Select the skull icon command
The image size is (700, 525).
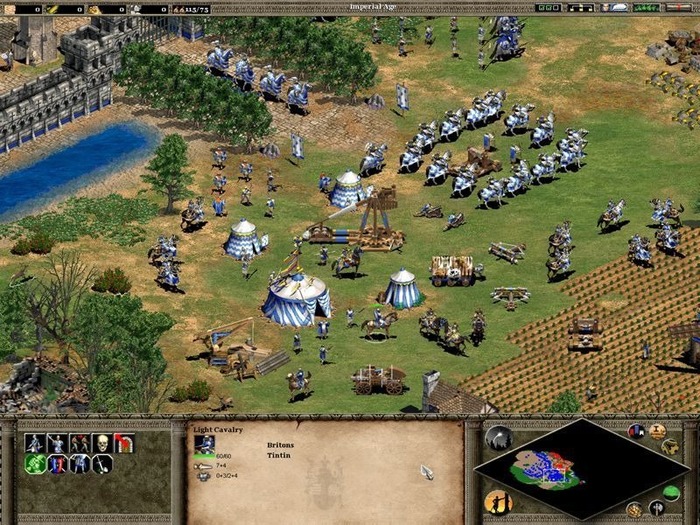[x=102, y=442]
